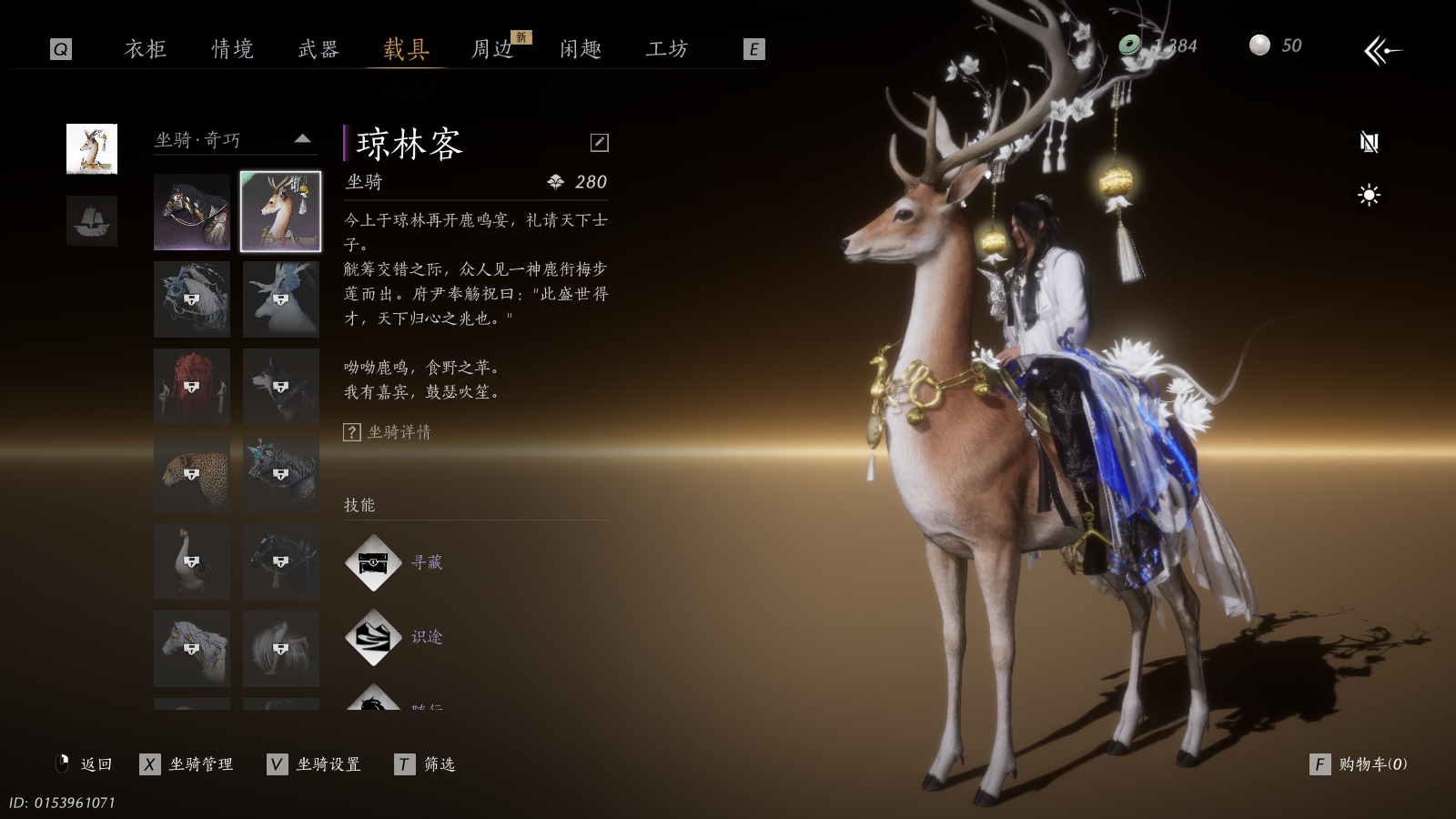View the 识途 skill icon
1456x819 pixels.
pyautogui.click(x=373, y=637)
